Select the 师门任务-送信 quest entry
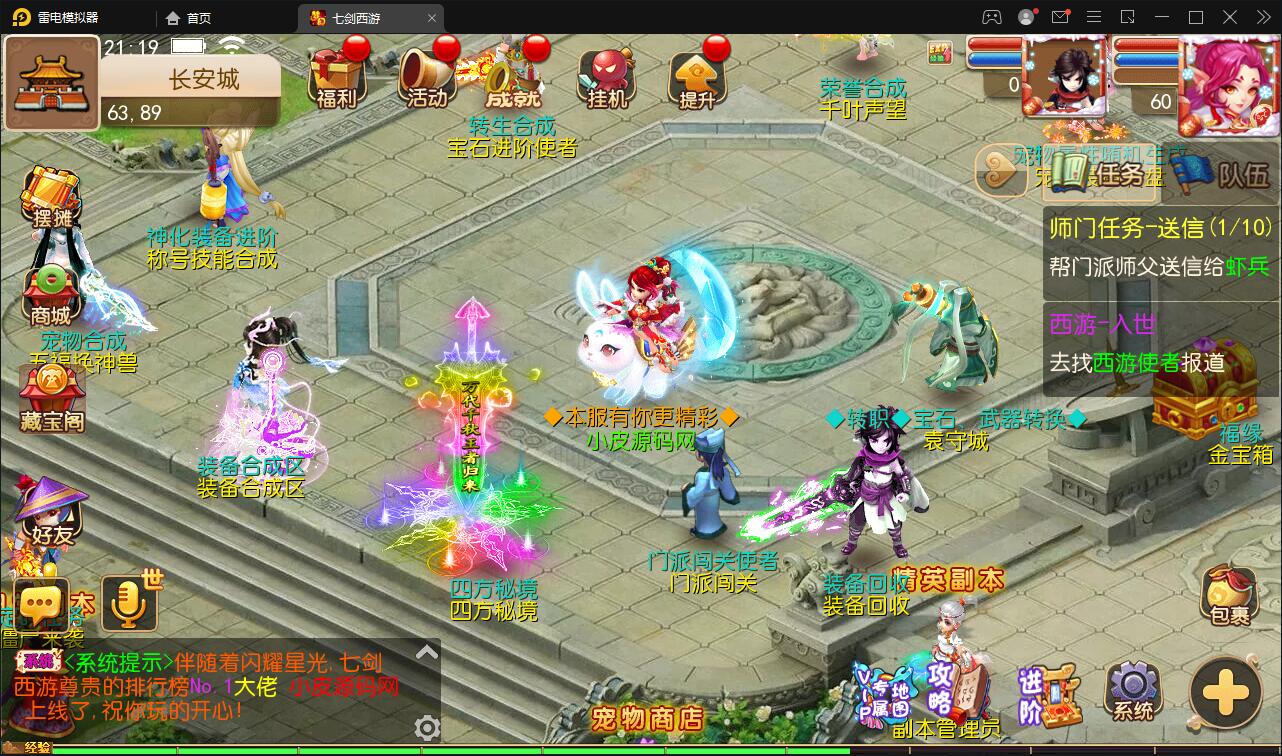This screenshot has width=1282, height=756. (x=1159, y=247)
